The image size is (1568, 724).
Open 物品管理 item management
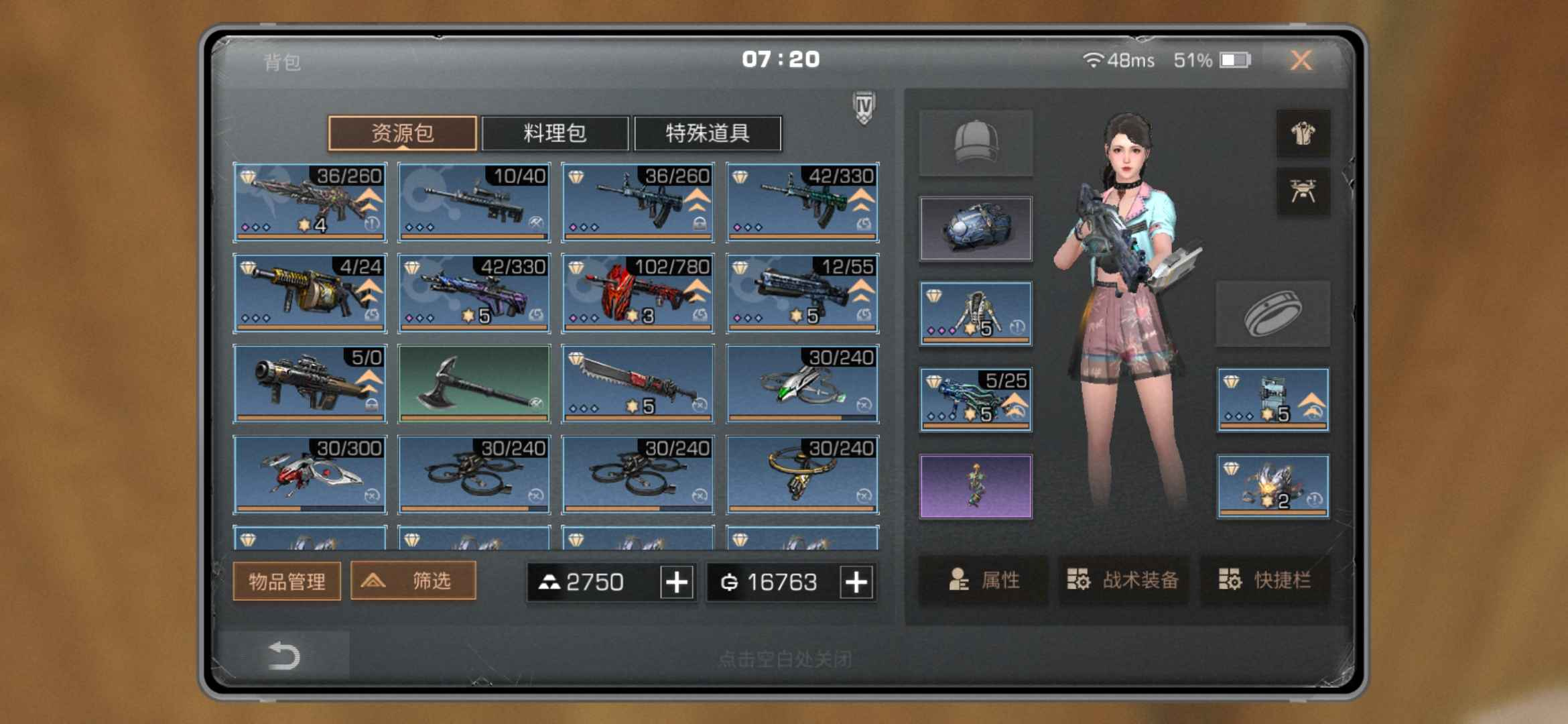pyautogui.click(x=287, y=581)
